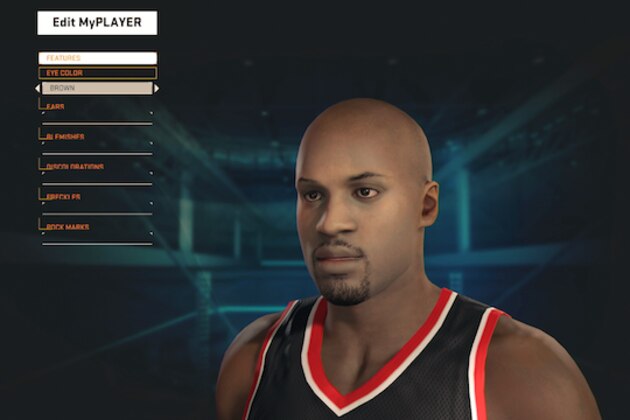This screenshot has width=630, height=420.
Task: Click the right arrow beside Brown
Action: coord(156,88)
